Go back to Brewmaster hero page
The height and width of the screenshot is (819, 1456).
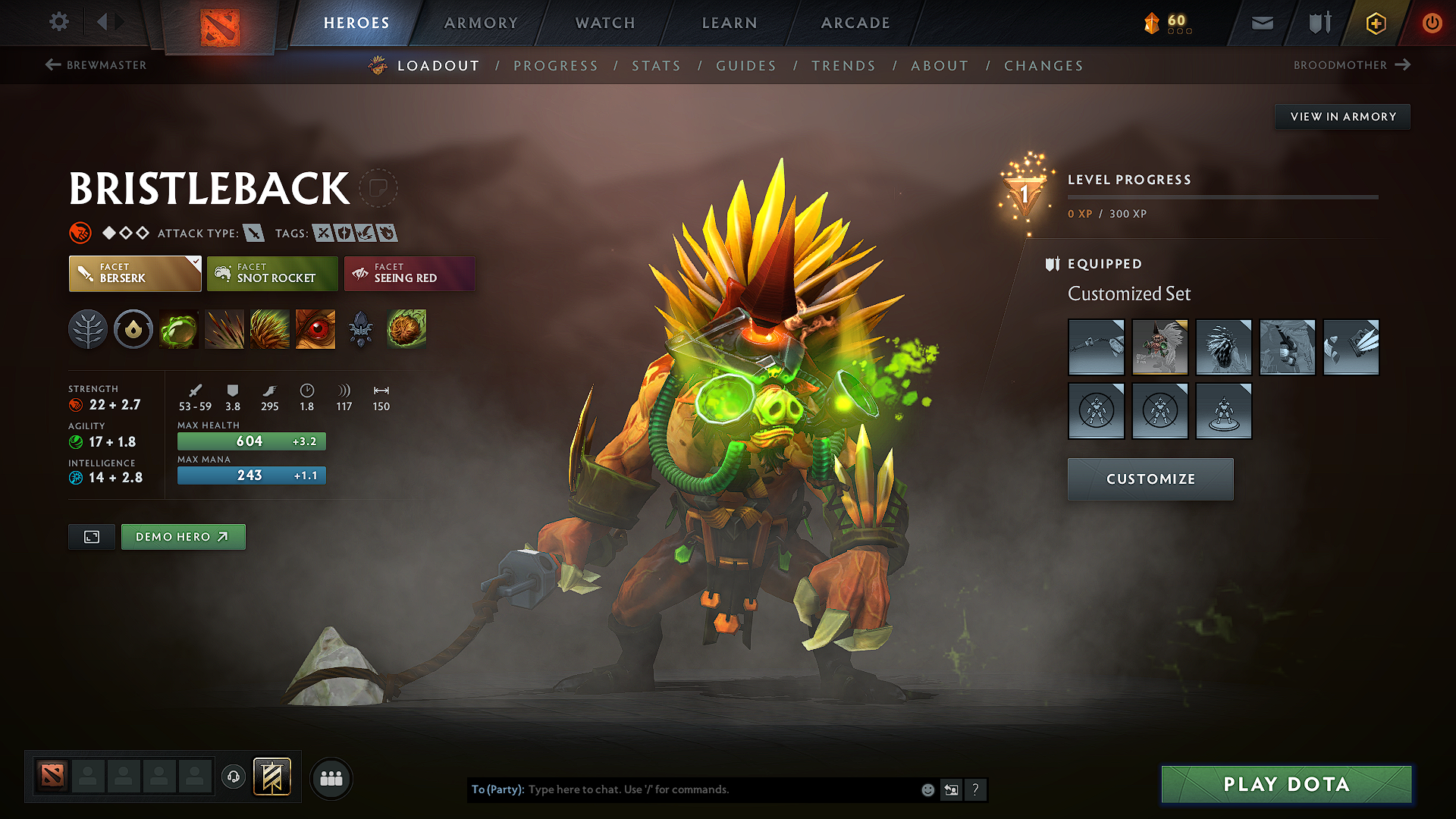96,65
